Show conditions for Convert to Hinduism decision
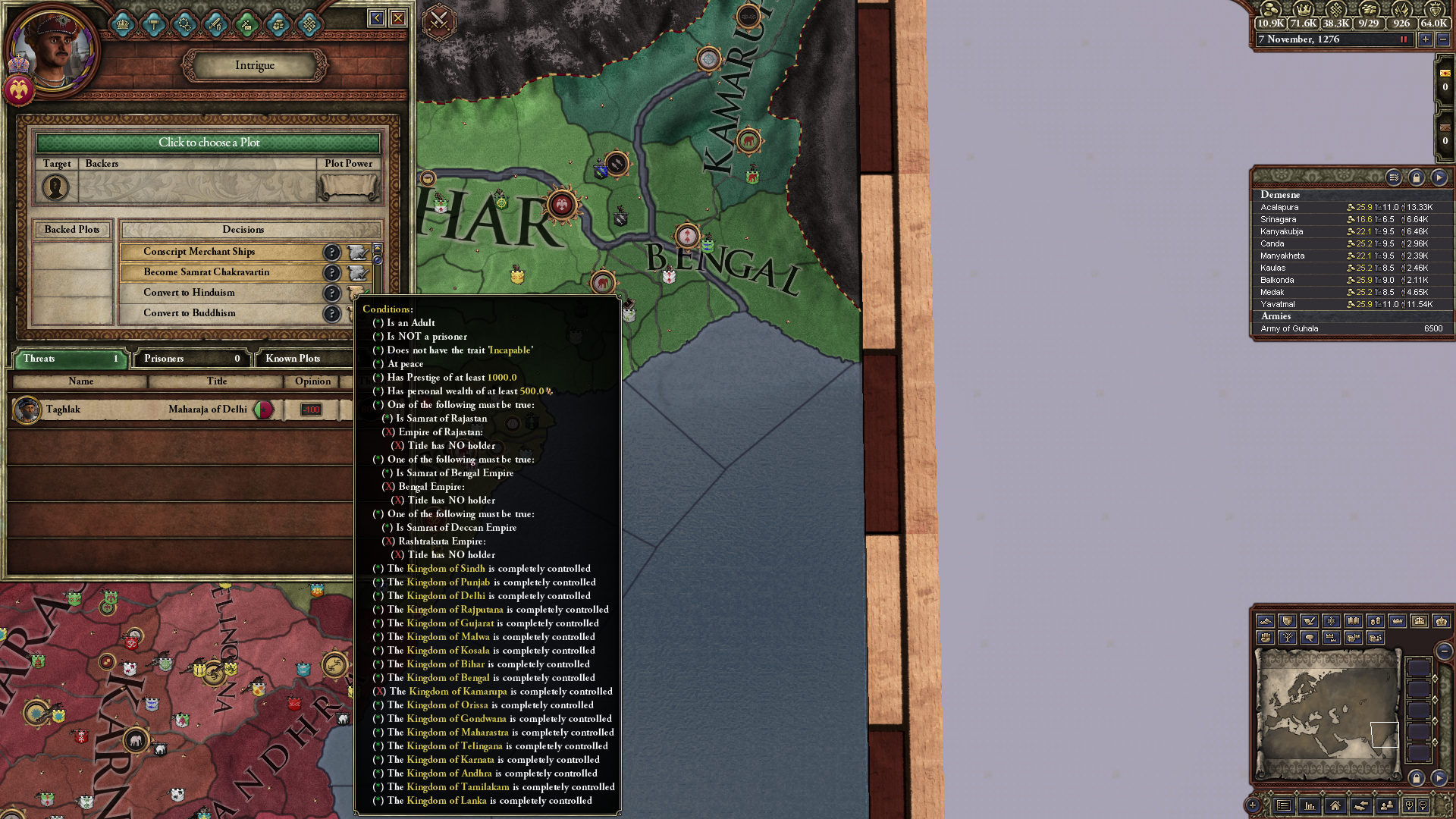This screenshot has width=1456, height=819. click(332, 293)
